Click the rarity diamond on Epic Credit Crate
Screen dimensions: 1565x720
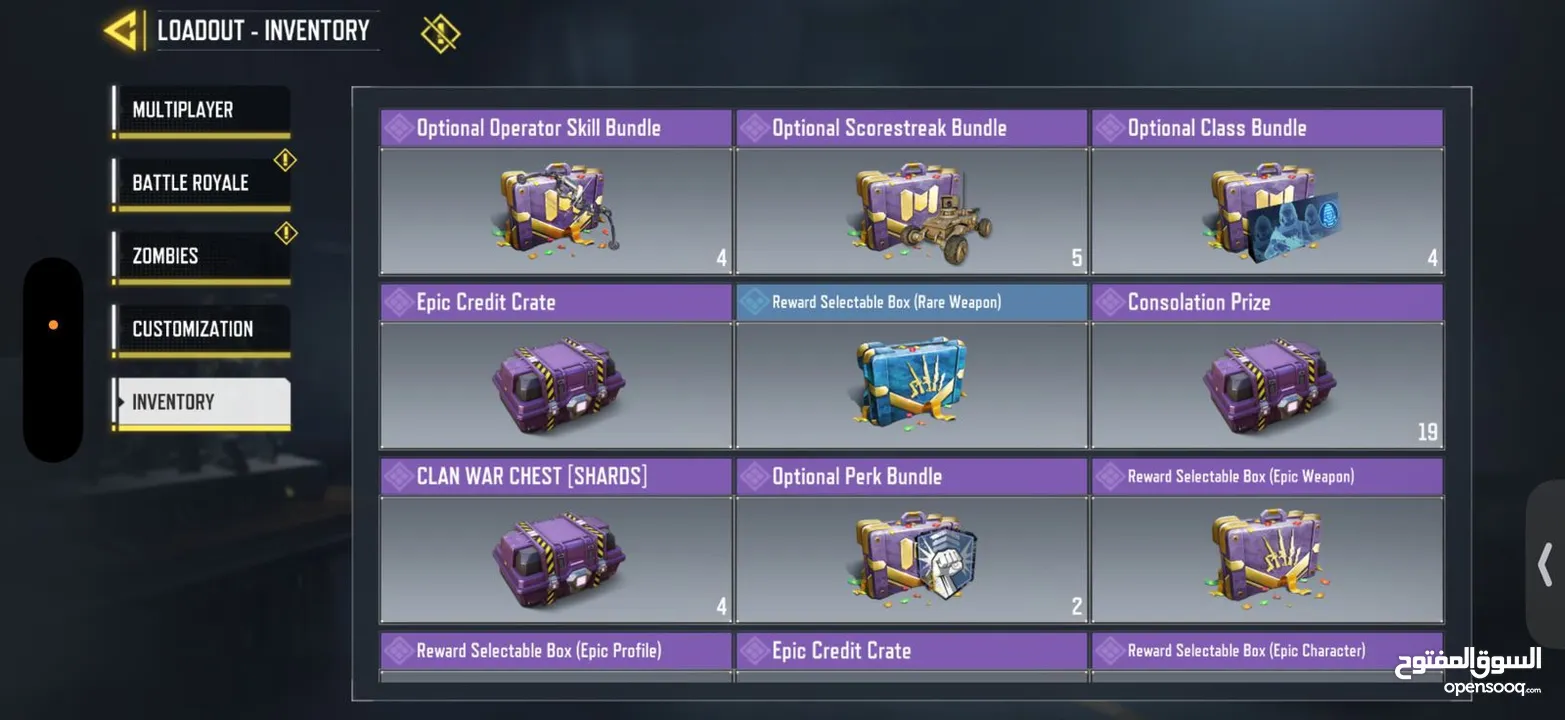(x=398, y=301)
